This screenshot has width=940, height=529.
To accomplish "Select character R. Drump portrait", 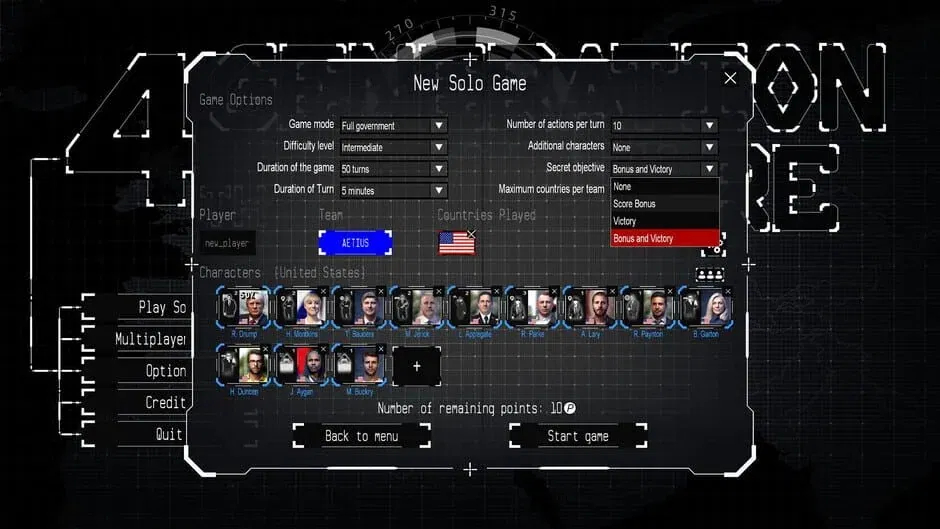I will [246, 307].
